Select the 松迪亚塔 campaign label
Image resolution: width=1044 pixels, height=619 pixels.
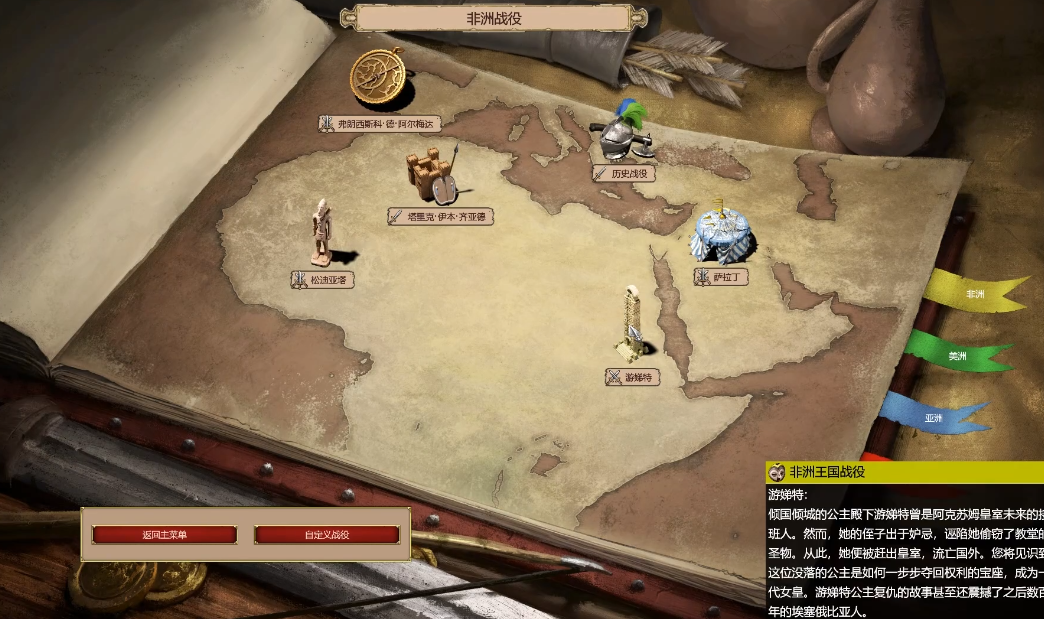323,280
